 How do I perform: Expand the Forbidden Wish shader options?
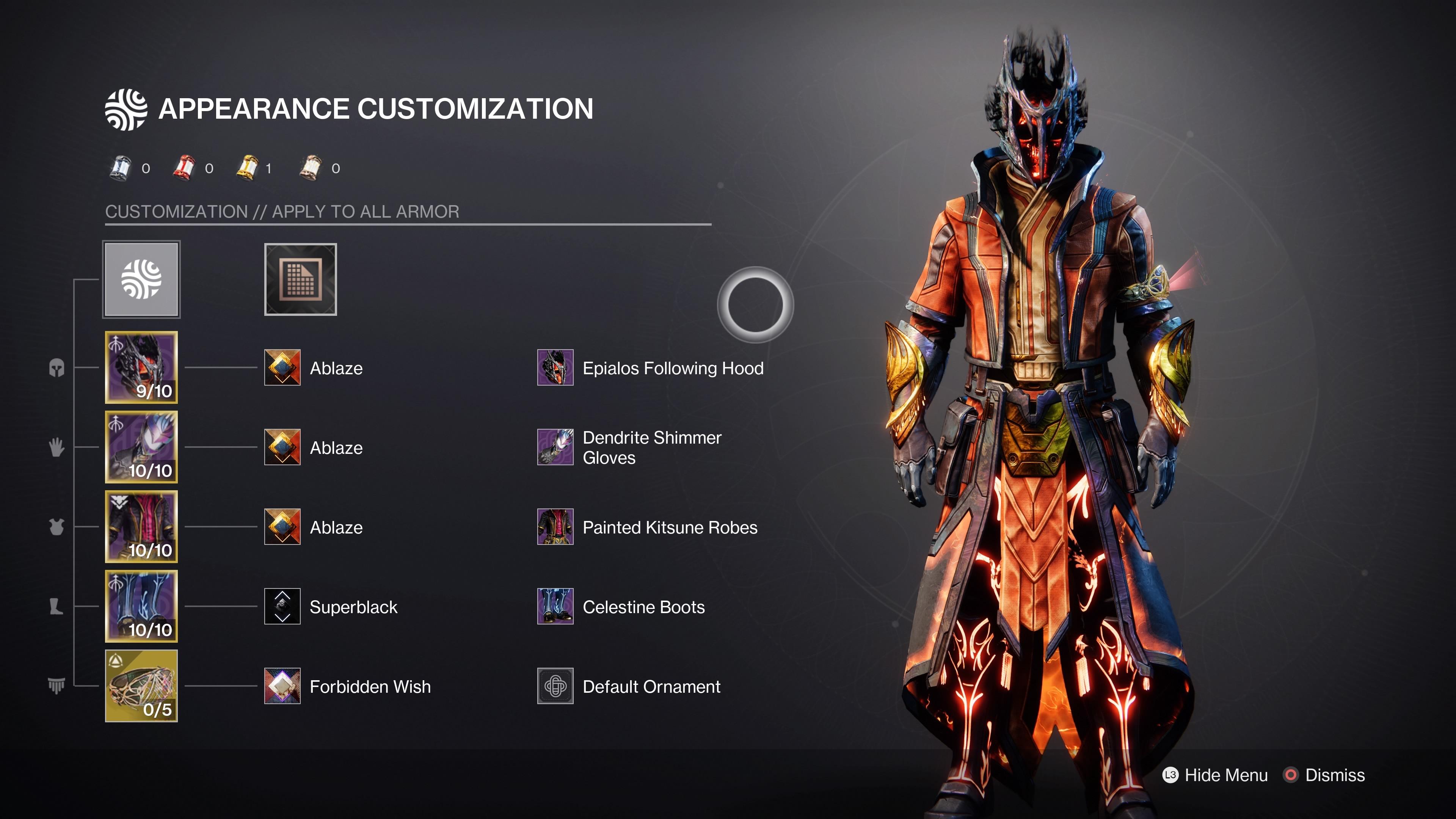pyautogui.click(x=282, y=687)
